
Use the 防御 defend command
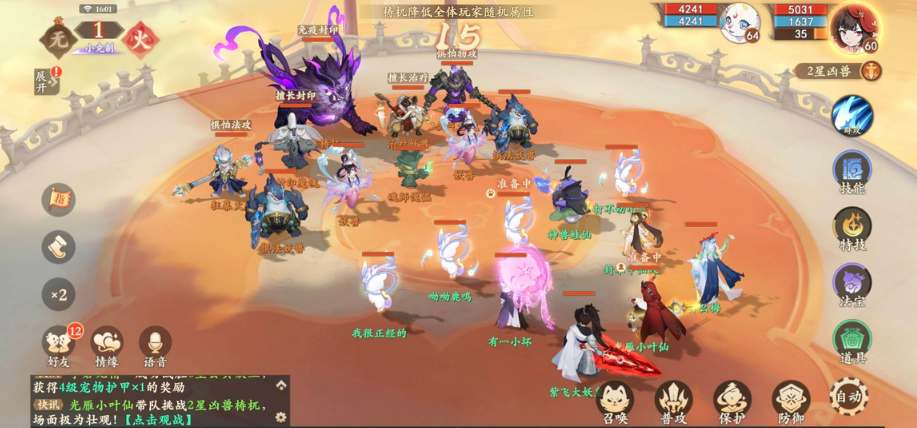790,399
